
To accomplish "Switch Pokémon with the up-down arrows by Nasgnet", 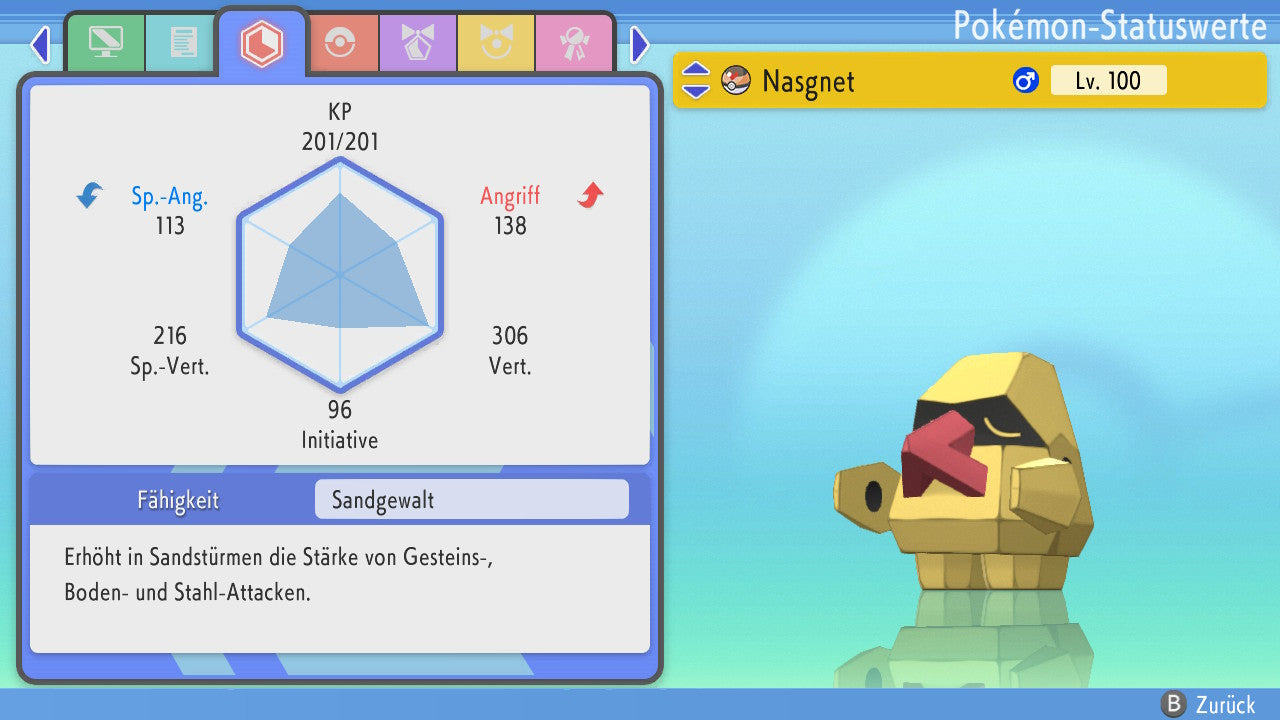I will coord(696,80).
